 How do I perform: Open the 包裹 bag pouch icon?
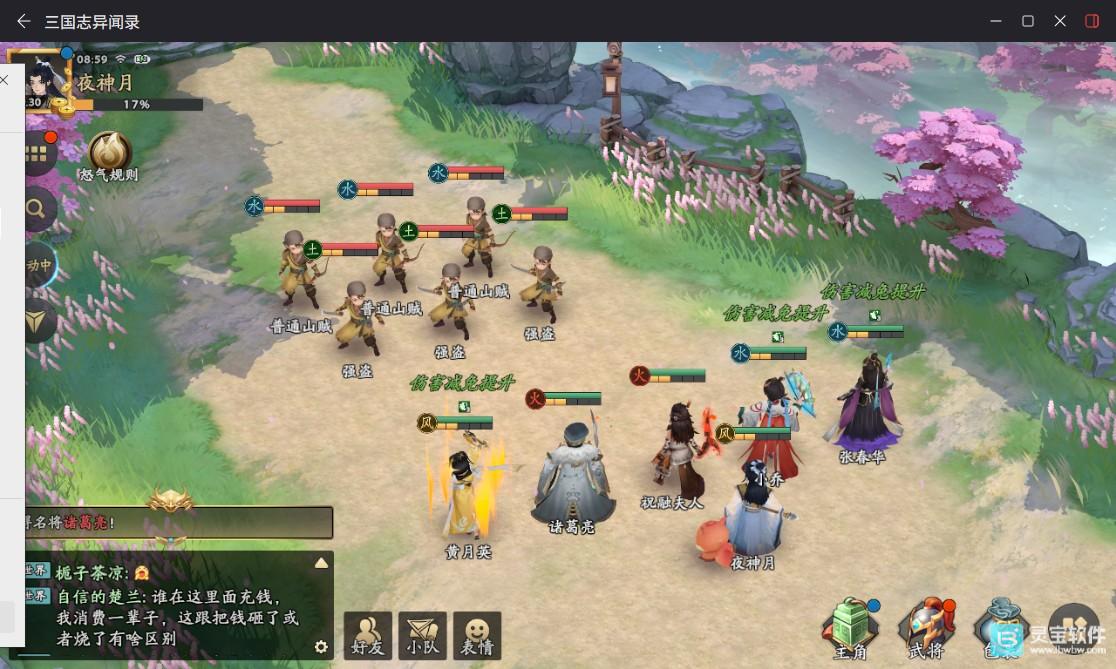tap(1000, 628)
